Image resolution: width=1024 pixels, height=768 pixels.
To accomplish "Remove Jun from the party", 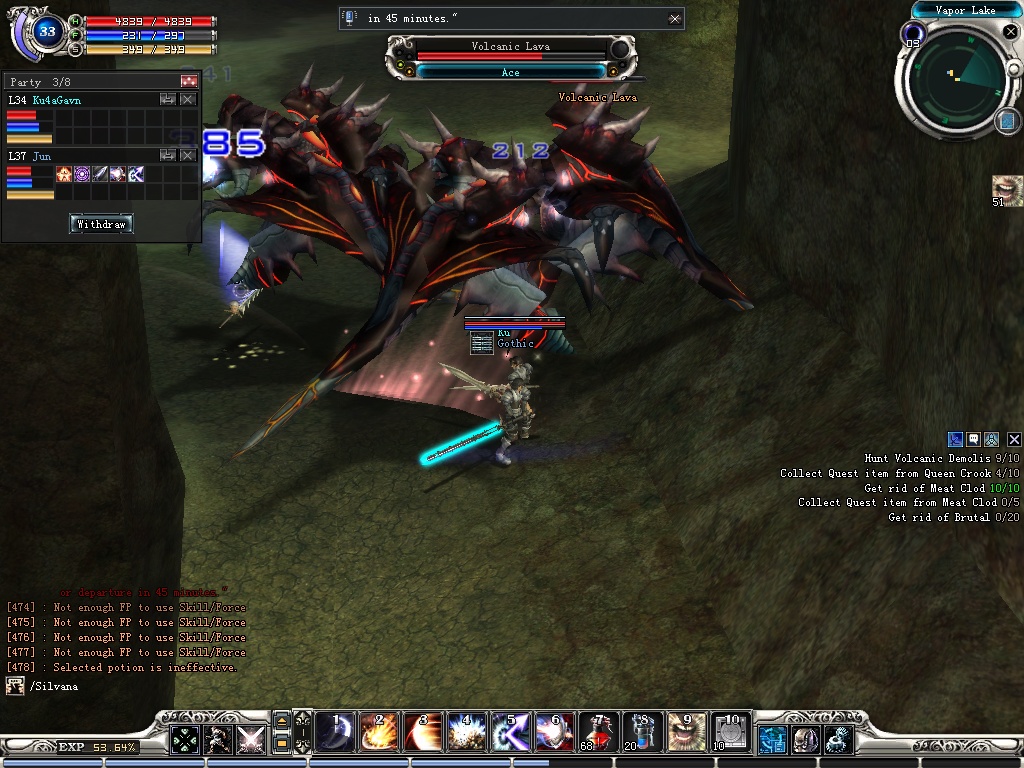I will (x=188, y=156).
